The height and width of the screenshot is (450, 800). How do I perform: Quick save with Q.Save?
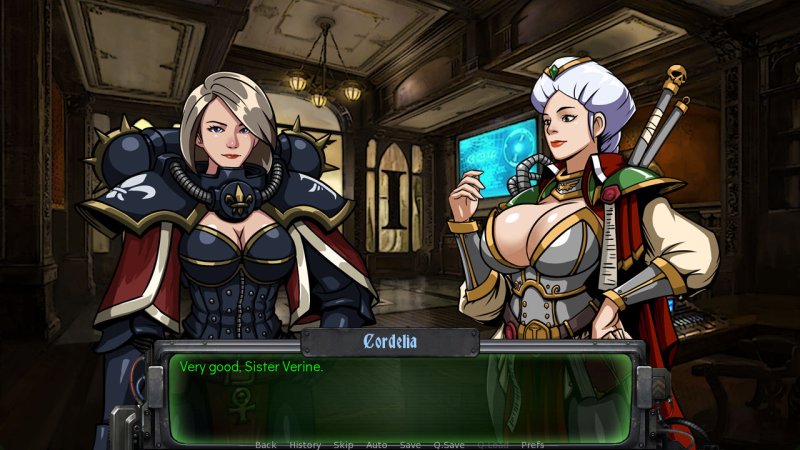pyautogui.click(x=448, y=444)
